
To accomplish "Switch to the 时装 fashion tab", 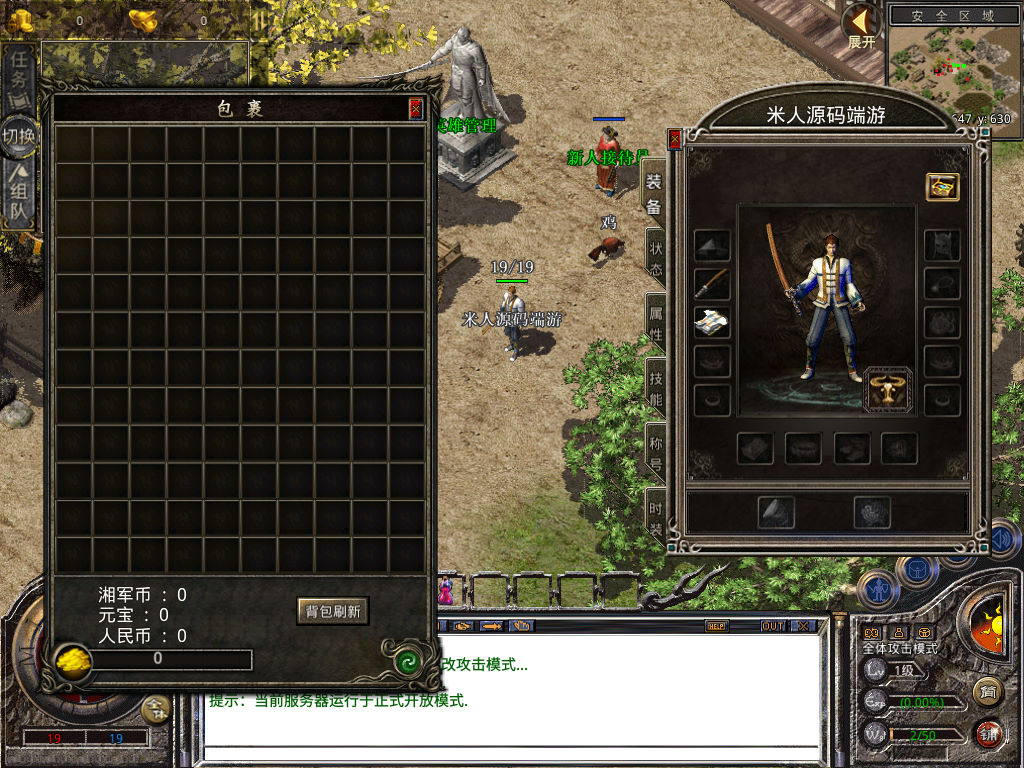I will 656,514.
